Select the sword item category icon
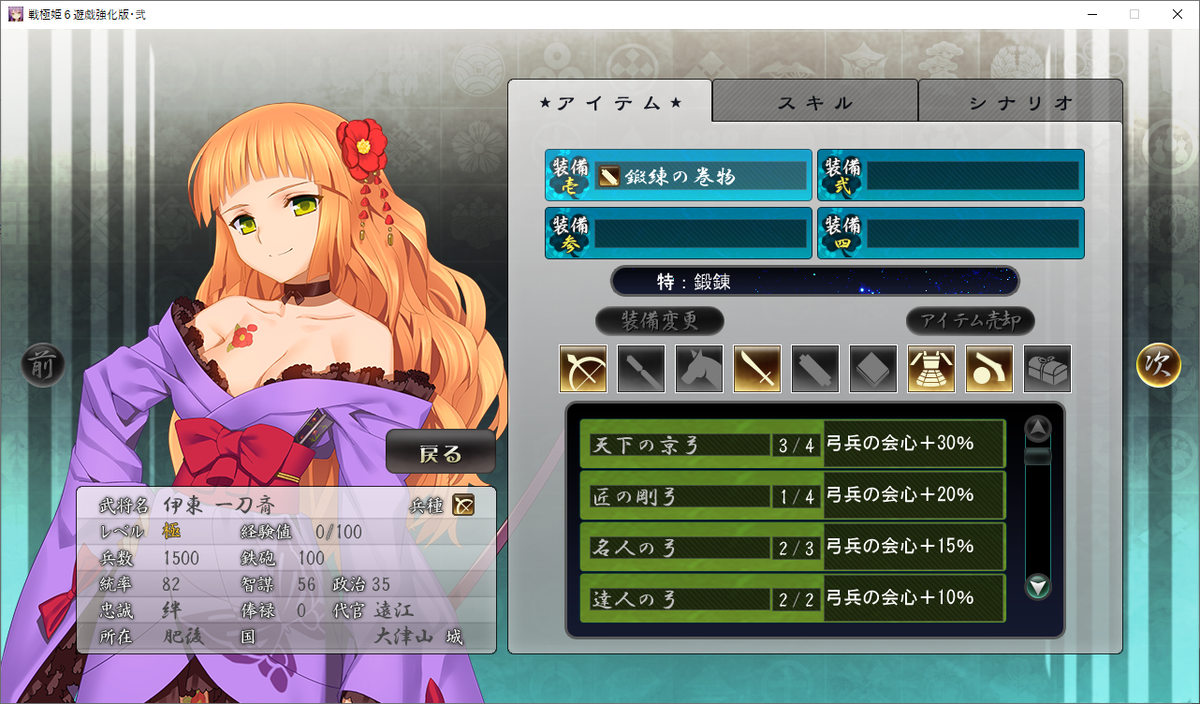The height and width of the screenshot is (704, 1200). point(757,369)
